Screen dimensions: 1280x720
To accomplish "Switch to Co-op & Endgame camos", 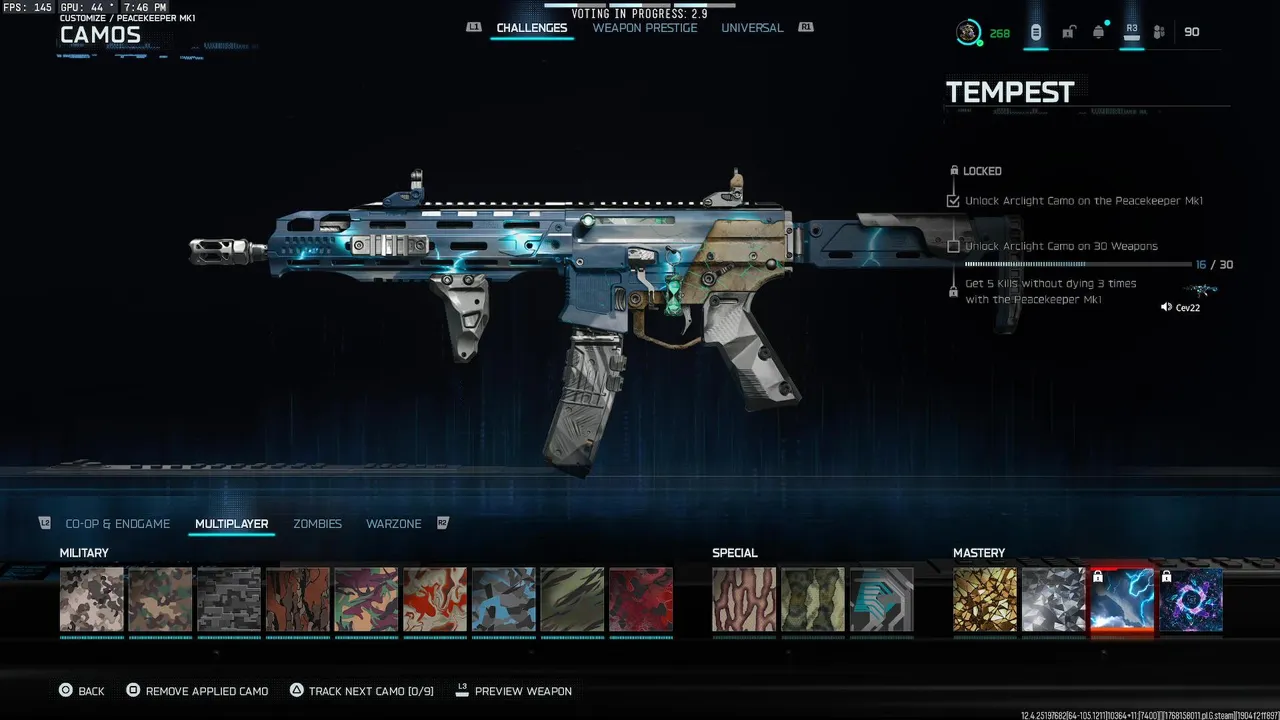I will 118,524.
